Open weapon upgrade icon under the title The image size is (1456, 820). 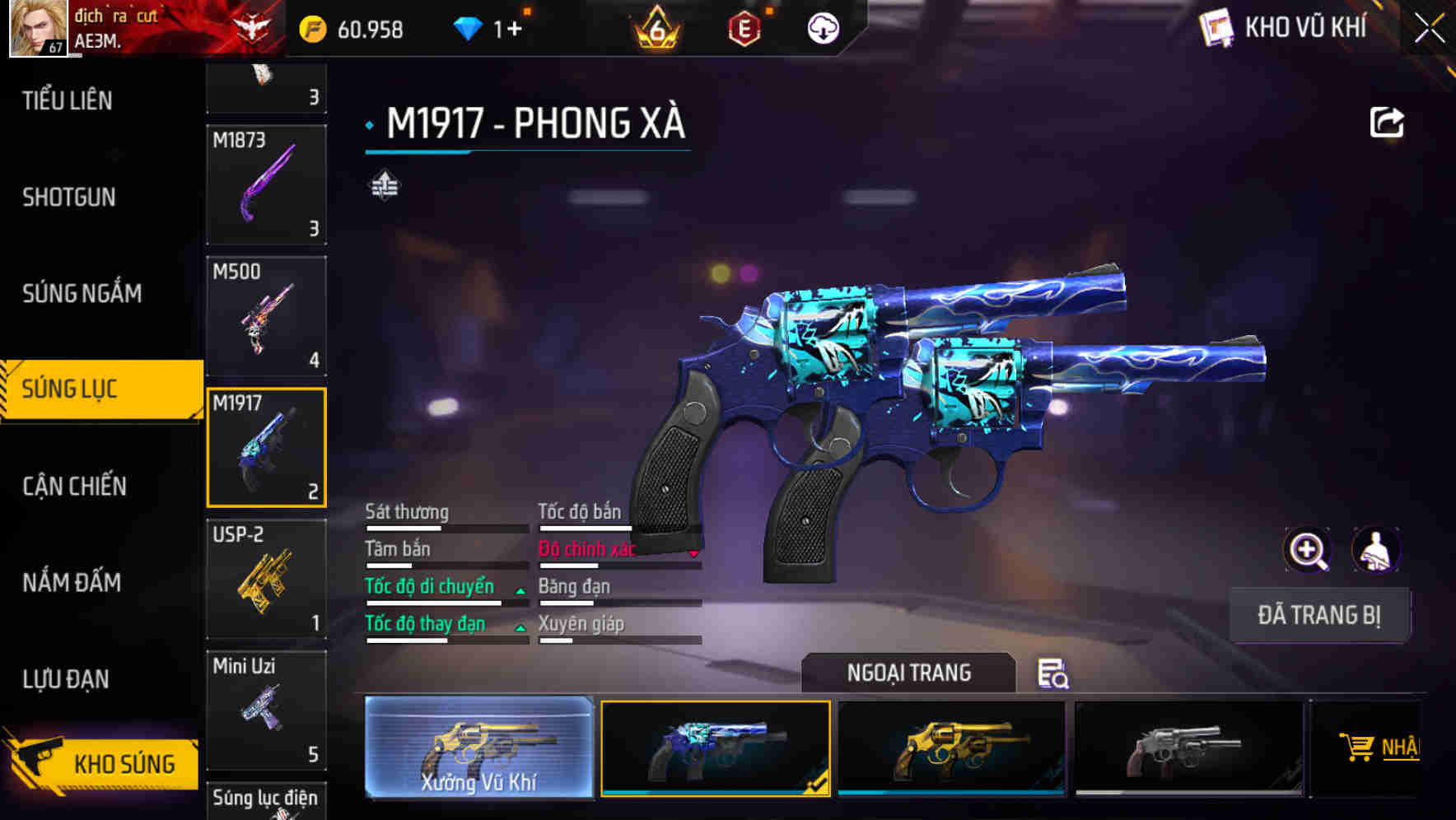pyautogui.click(x=385, y=185)
